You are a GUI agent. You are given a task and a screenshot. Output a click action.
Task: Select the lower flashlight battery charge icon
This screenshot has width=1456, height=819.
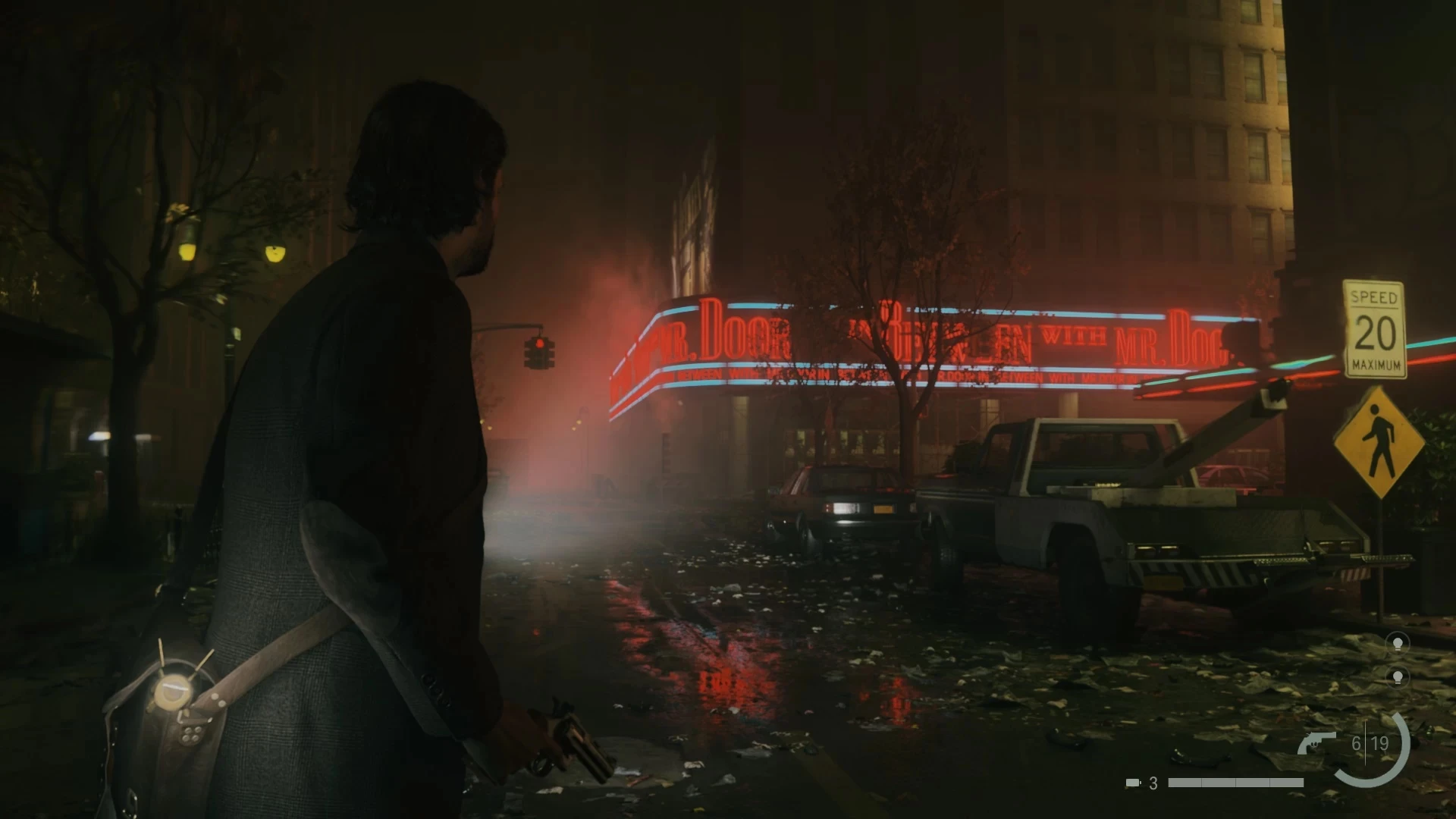pyautogui.click(x=1398, y=677)
